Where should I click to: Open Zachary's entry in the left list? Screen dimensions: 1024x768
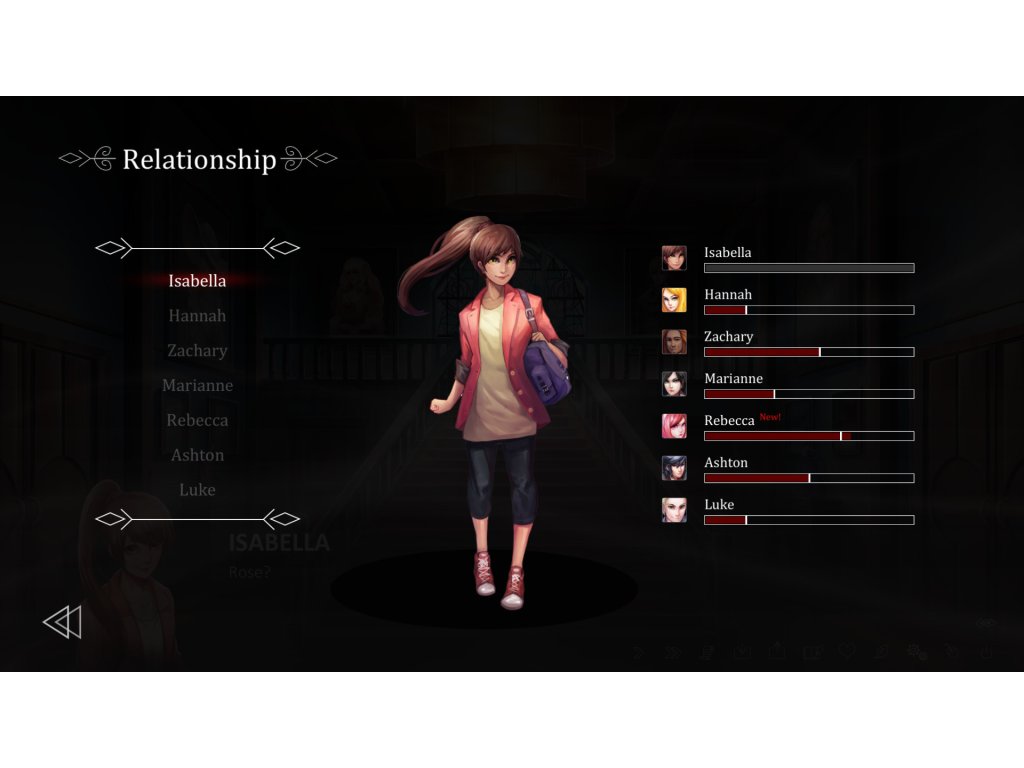coord(197,351)
